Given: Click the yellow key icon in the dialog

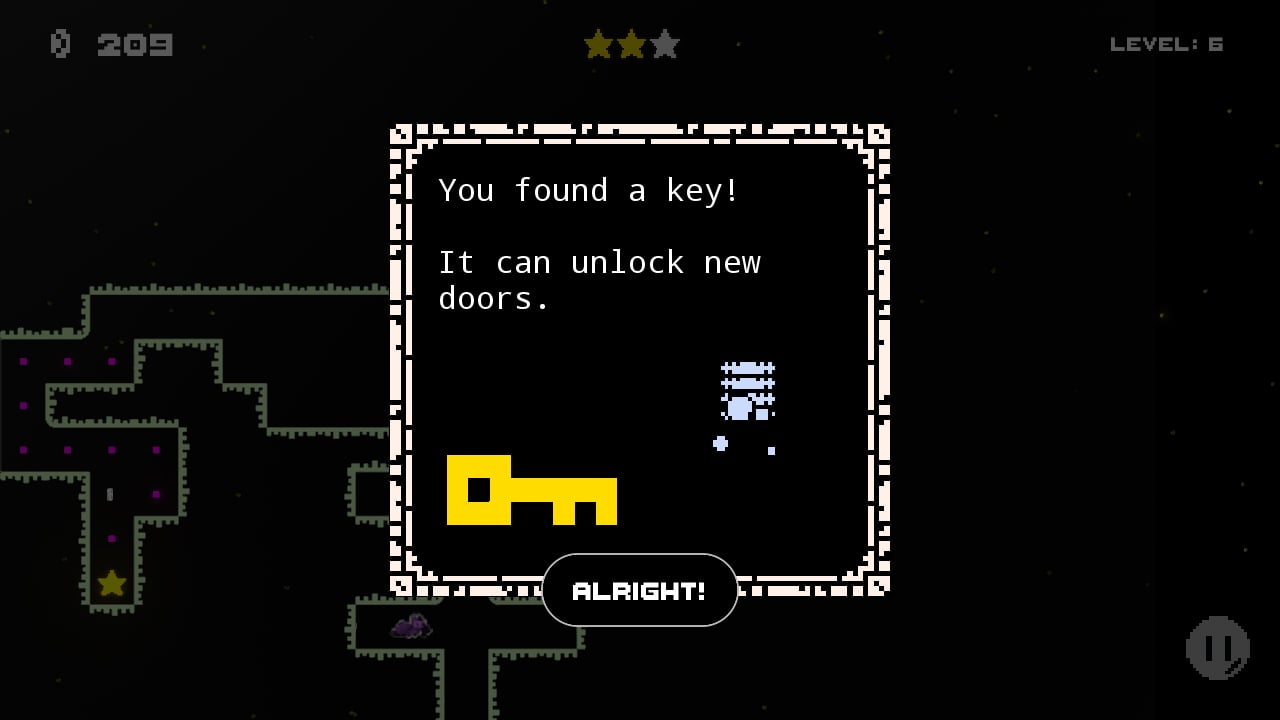Looking at the screenshot, I should click(x=530, y=490).
